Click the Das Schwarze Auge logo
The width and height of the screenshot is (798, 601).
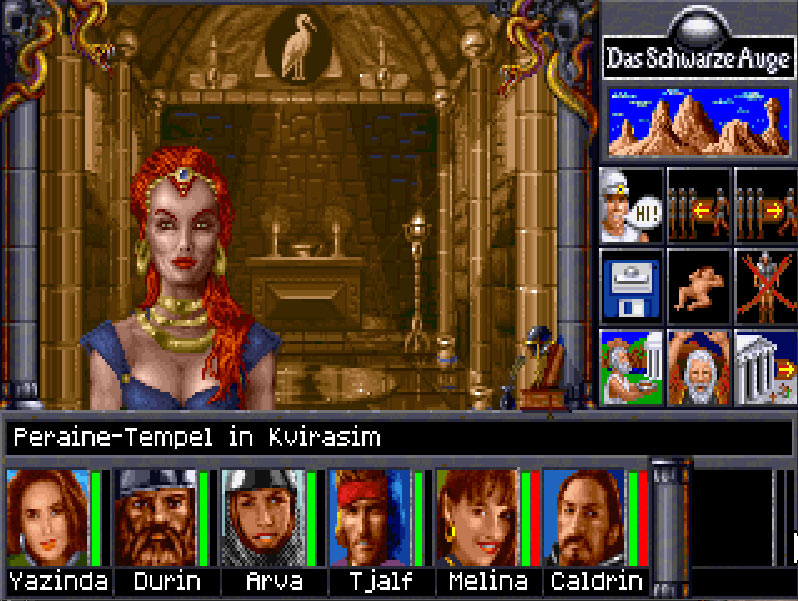click(698, 59)
